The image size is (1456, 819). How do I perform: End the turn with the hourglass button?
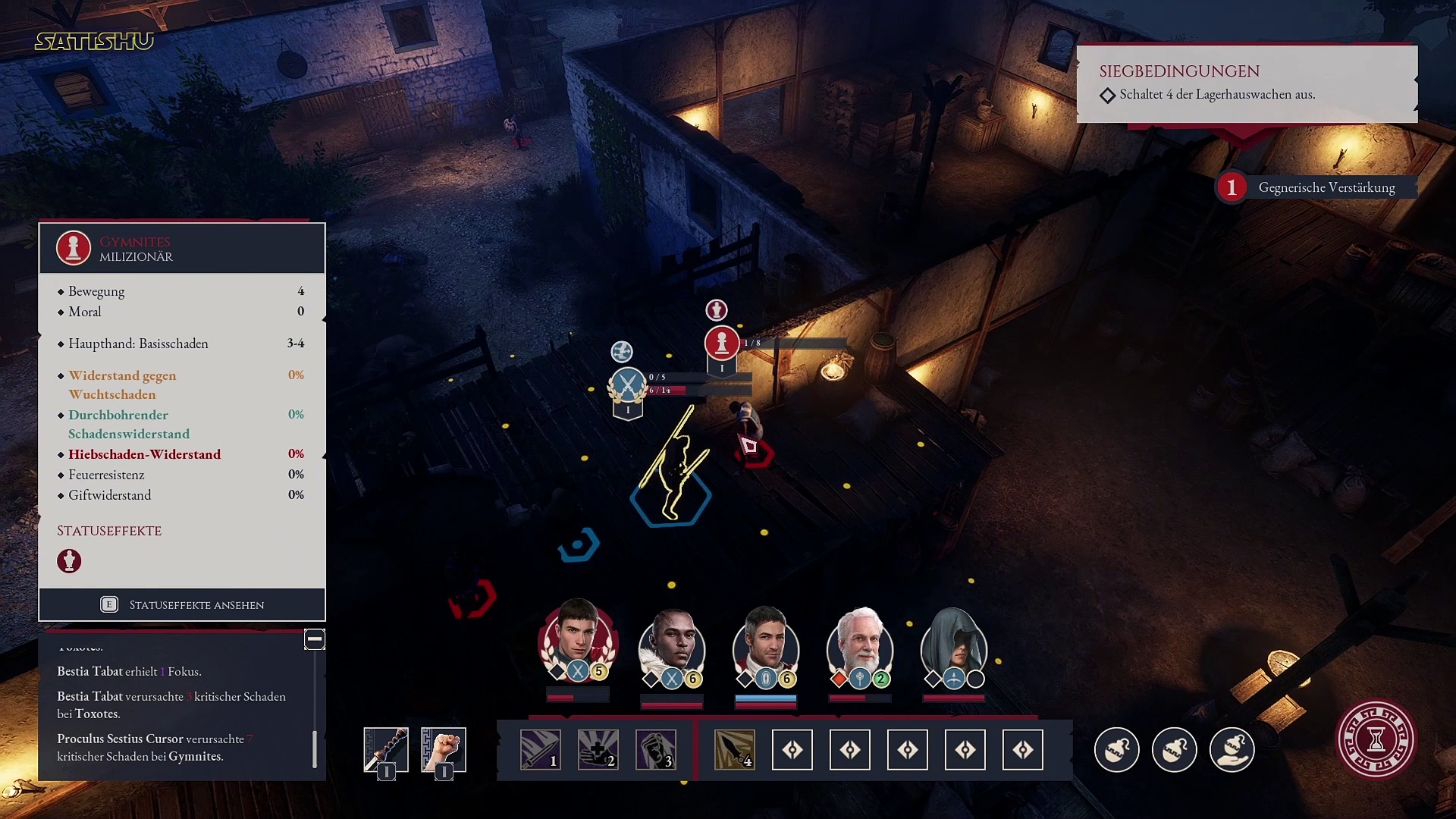[1376, 739]
